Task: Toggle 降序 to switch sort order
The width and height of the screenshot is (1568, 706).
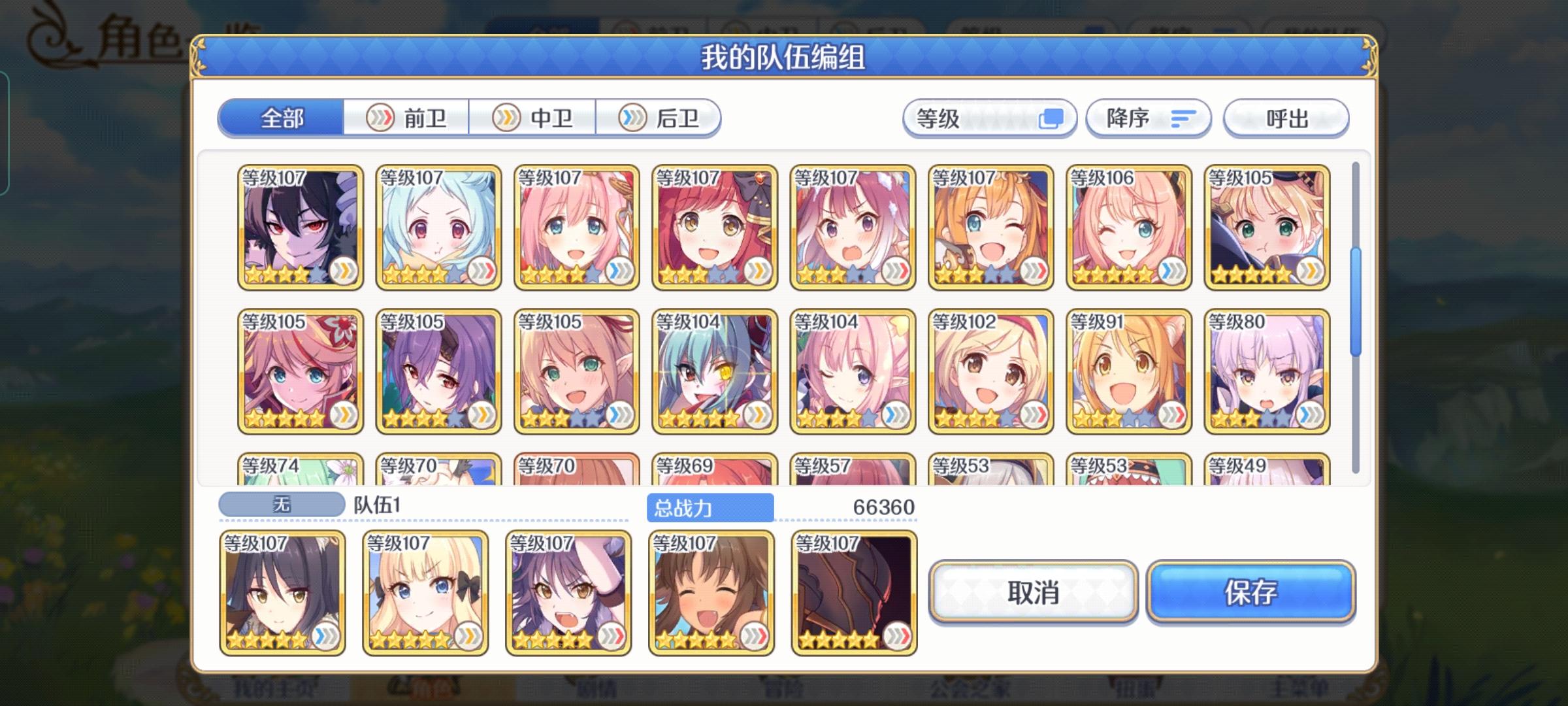Action: (1148, 118)
